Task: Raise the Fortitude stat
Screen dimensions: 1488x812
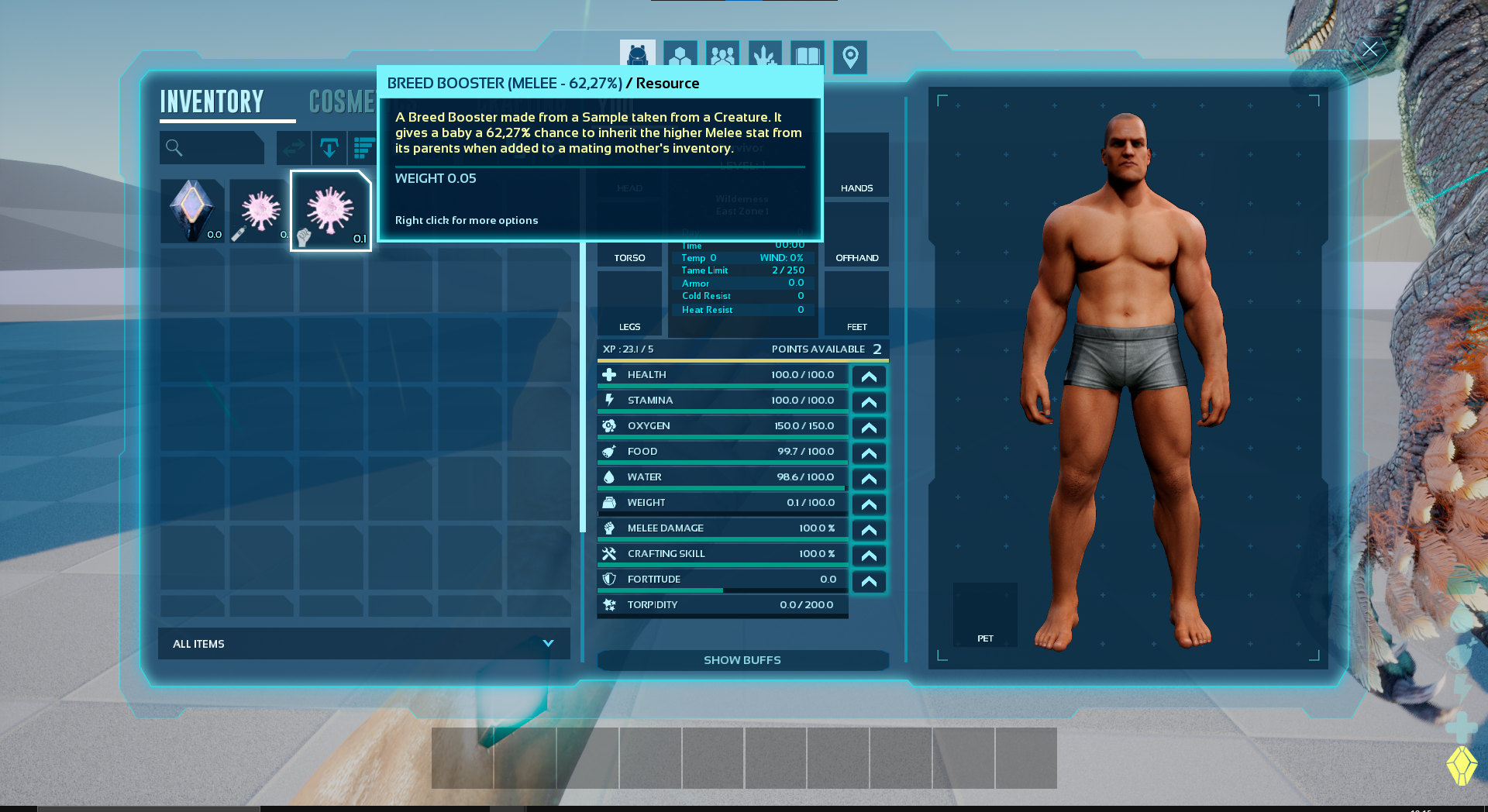Action: (x=869, y=581)
